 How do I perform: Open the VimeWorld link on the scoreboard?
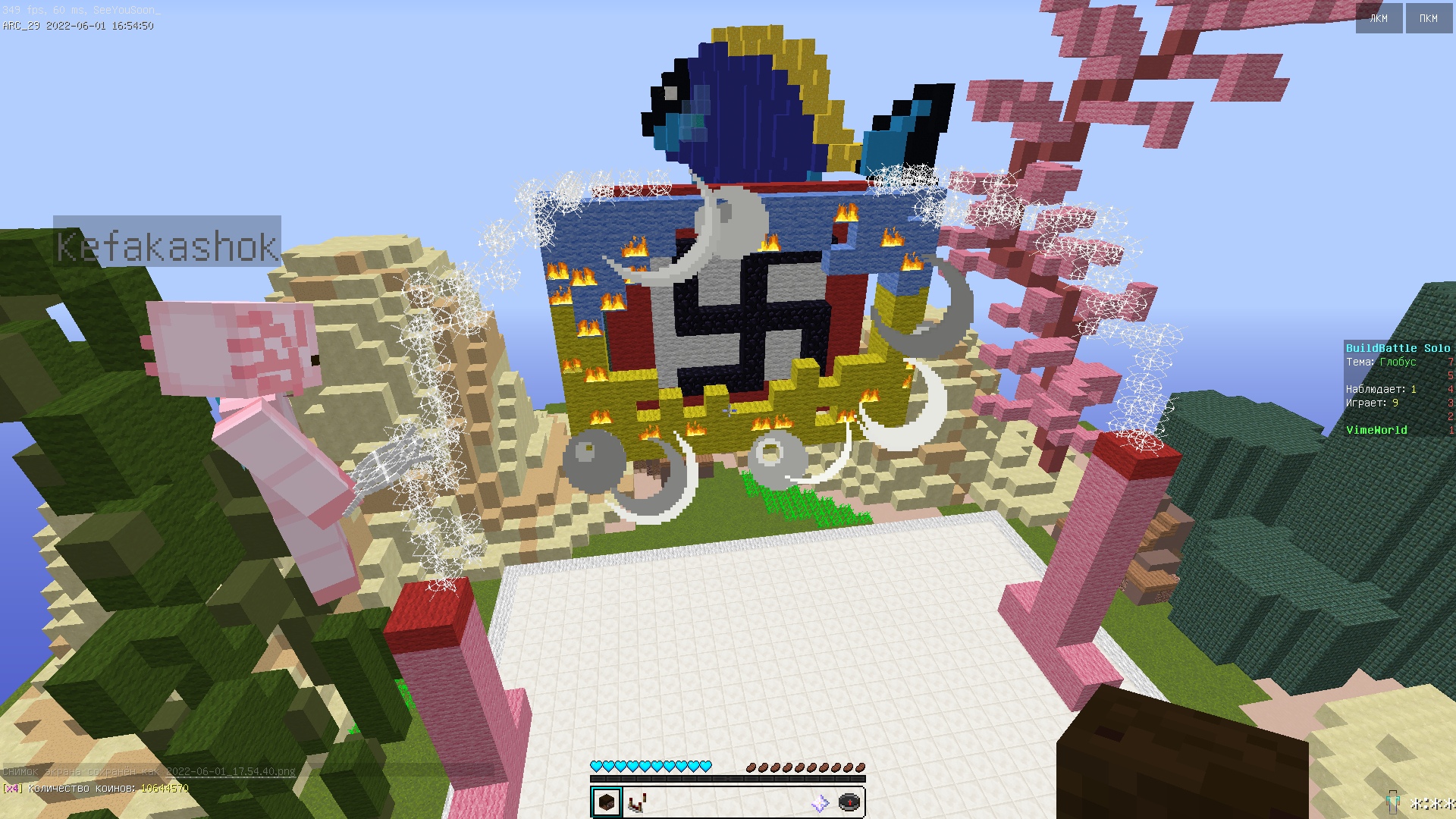click(1377, 429)
